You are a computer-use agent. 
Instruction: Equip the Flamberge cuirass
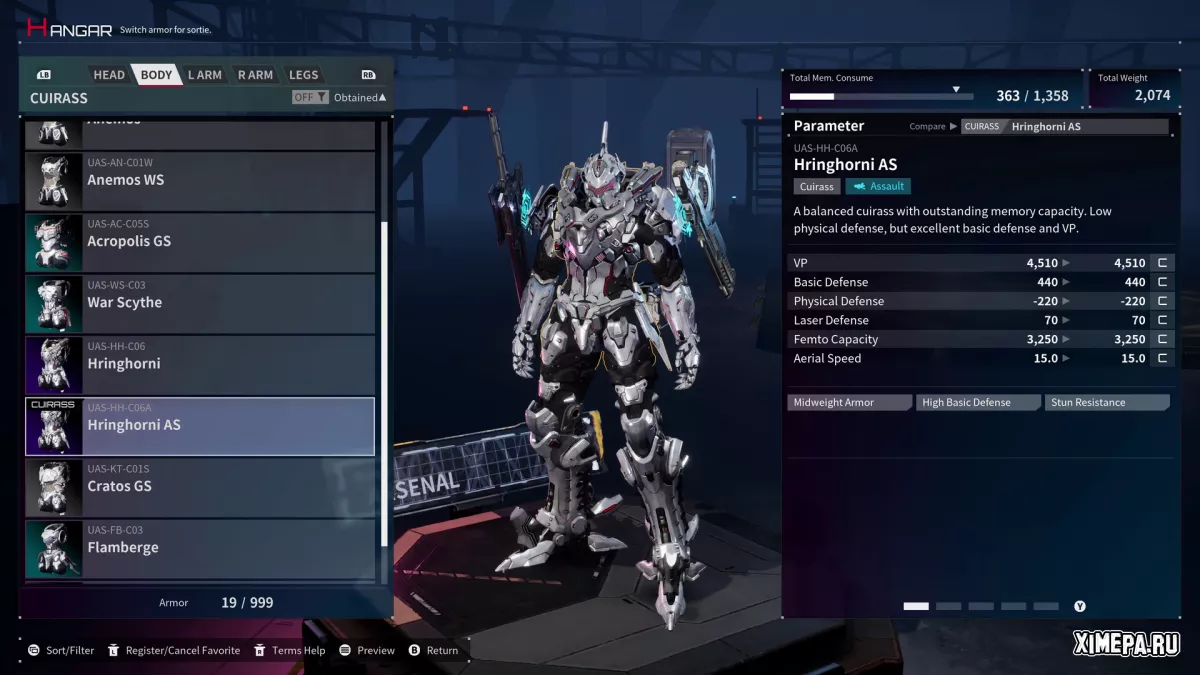pyautogui.click(x=200, y=548)
